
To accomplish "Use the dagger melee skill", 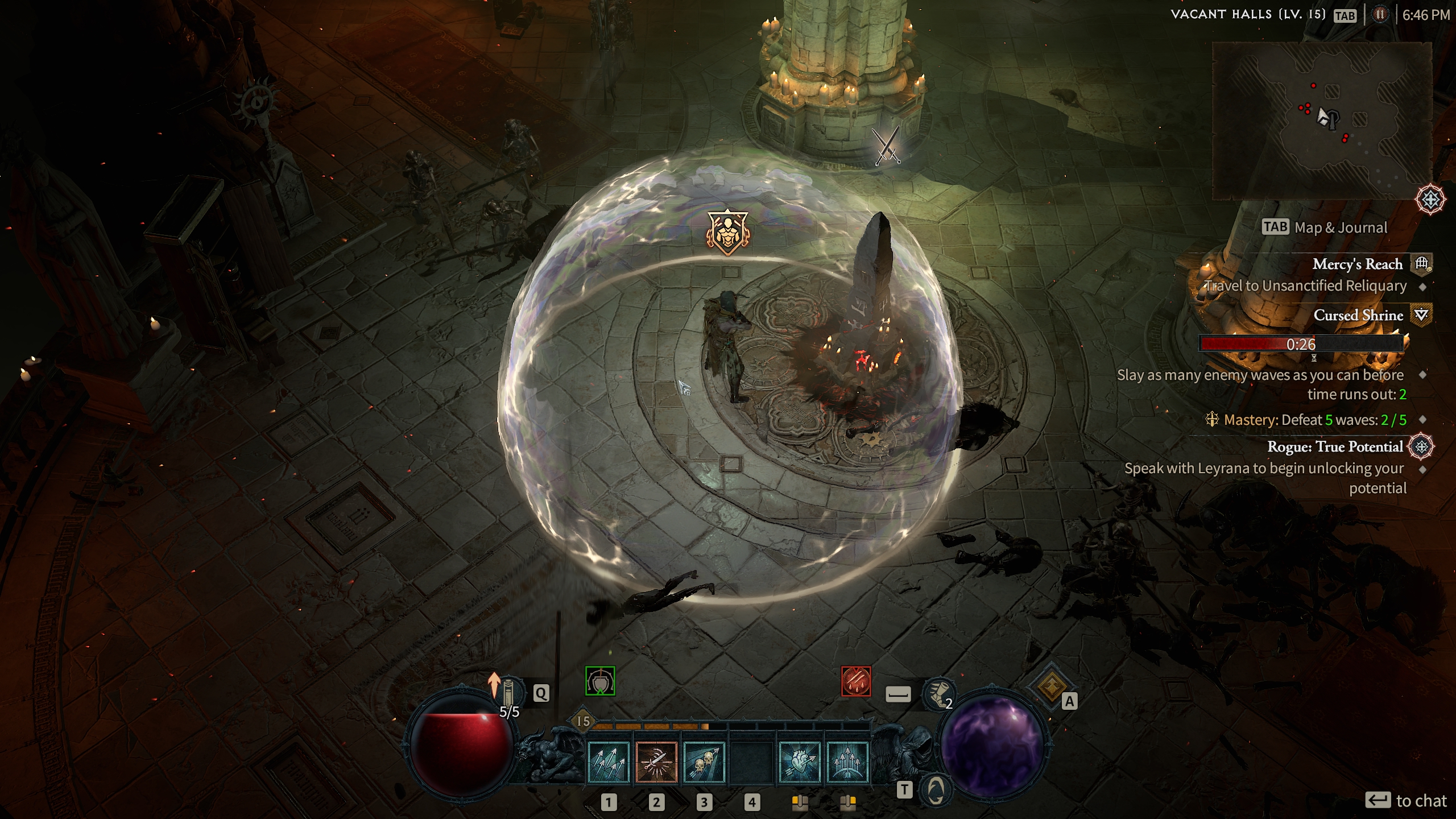I will [x=656, y=762].
